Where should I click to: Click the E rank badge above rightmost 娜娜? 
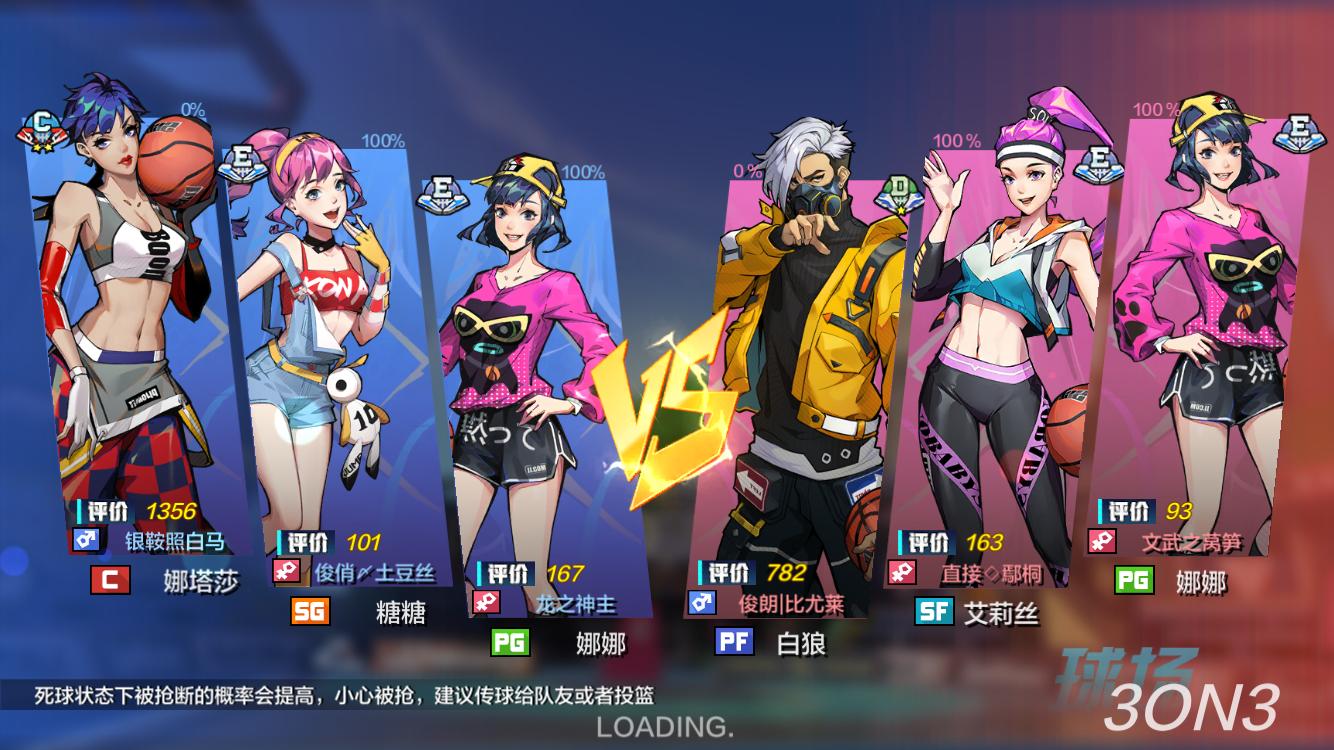(x=1300, y=132)
